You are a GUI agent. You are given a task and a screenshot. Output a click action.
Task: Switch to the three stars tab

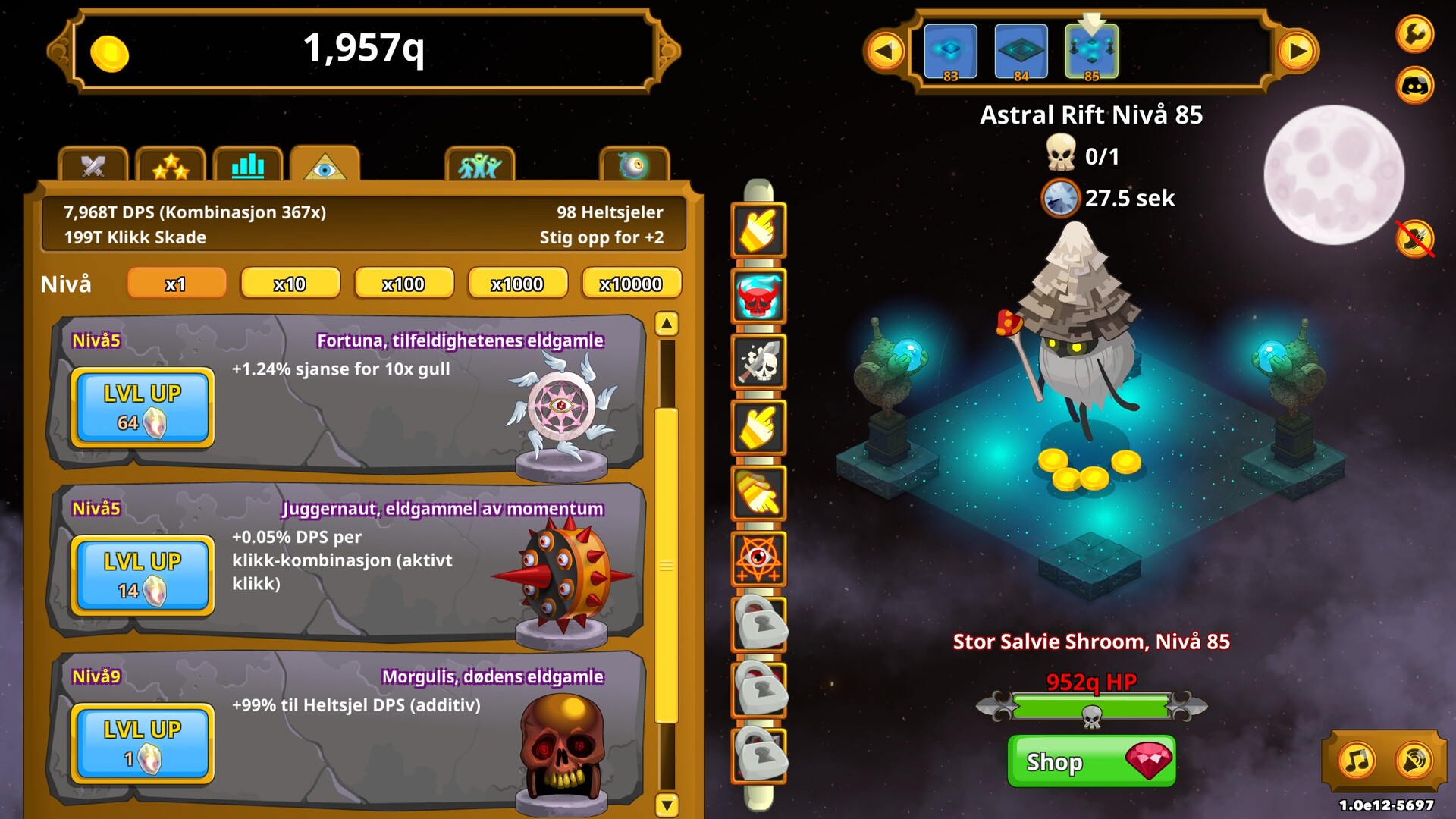171,165
